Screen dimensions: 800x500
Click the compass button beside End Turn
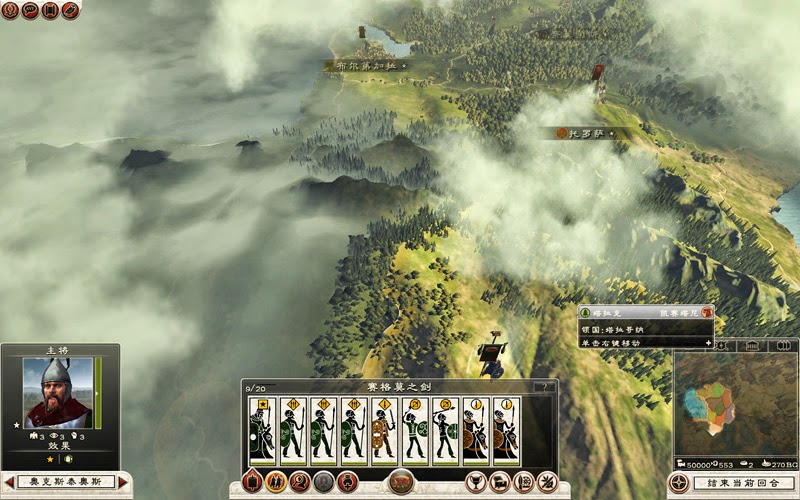[x=679, y=484]
